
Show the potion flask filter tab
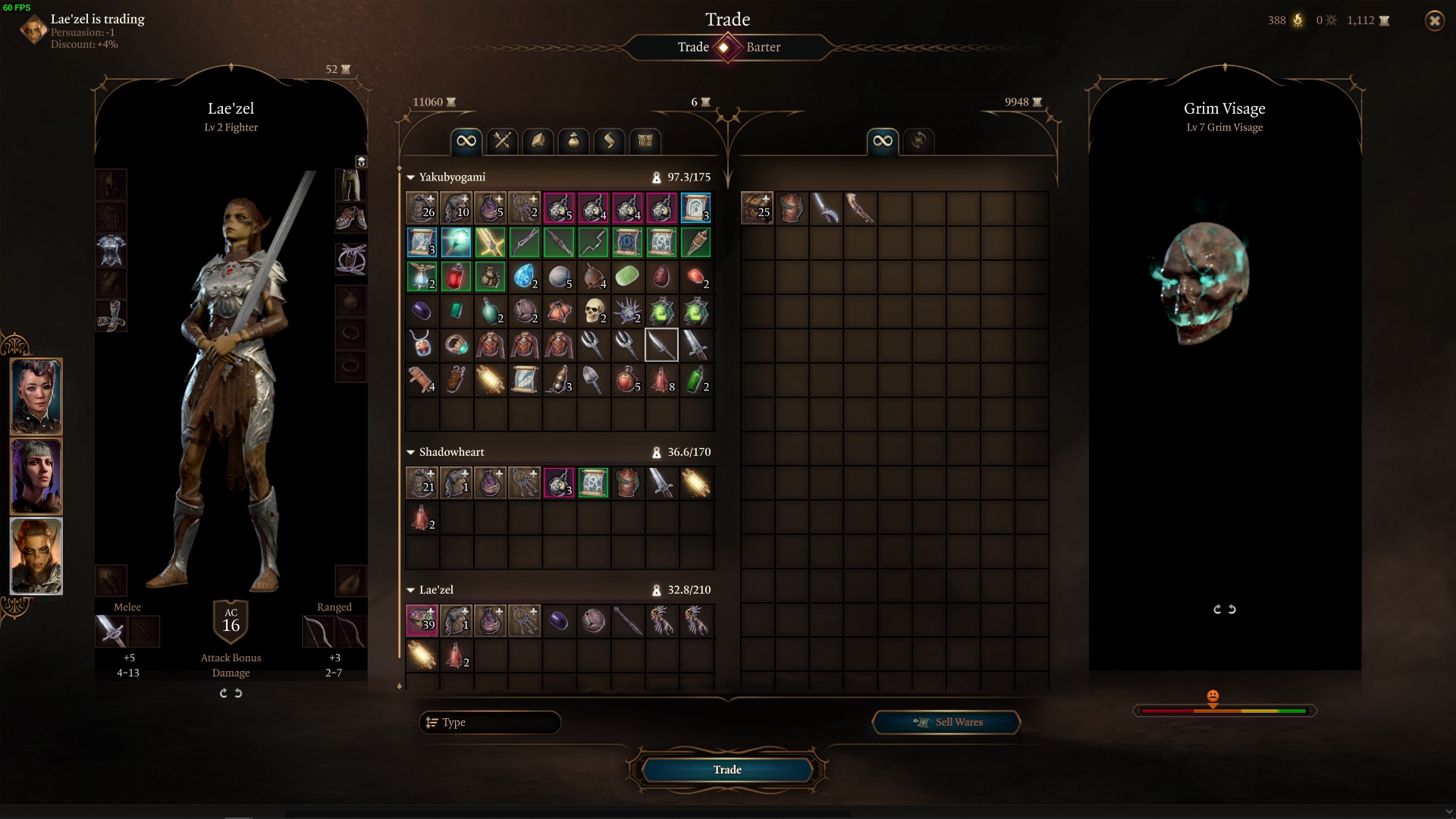pos(573,141)
